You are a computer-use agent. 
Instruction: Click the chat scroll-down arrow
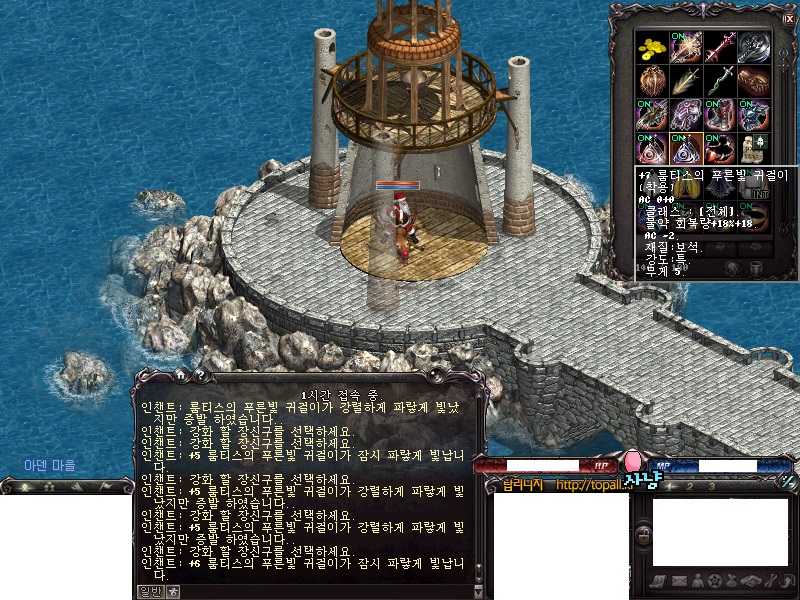click(x=477, y=592)
